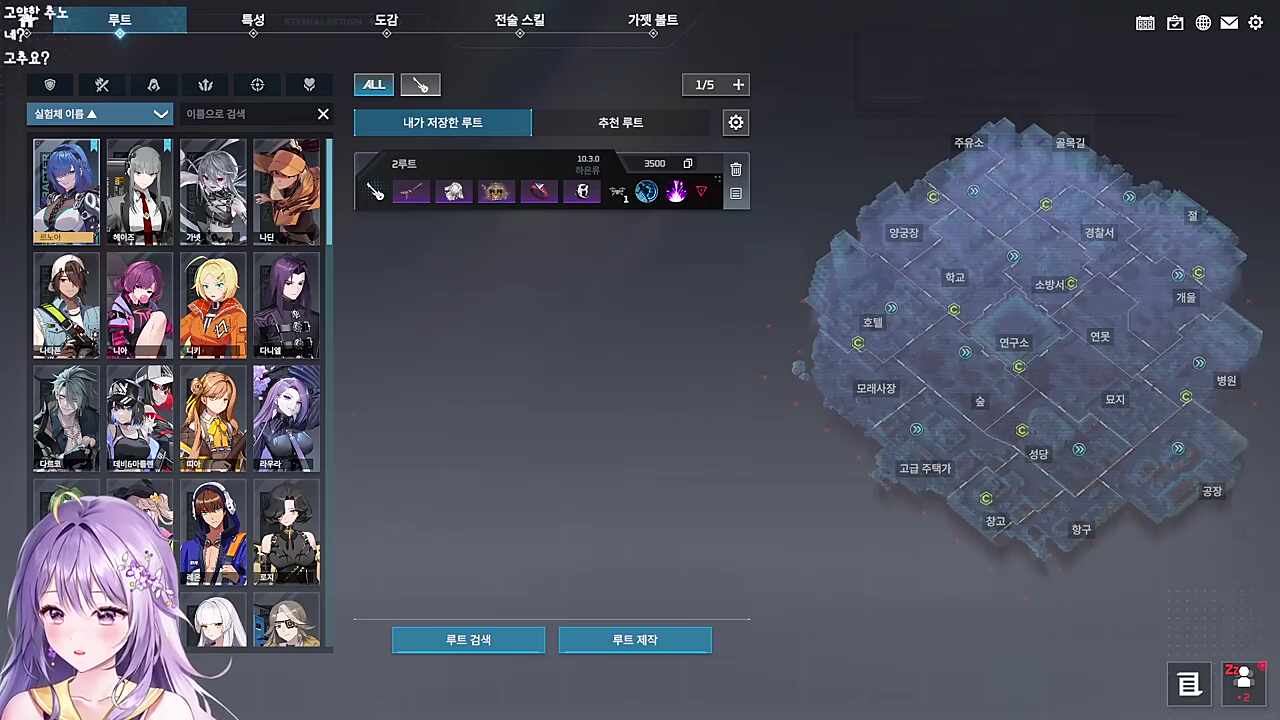Select the crossed-swords fighter role filter
1280x720 pixels.
click(101, 85)
